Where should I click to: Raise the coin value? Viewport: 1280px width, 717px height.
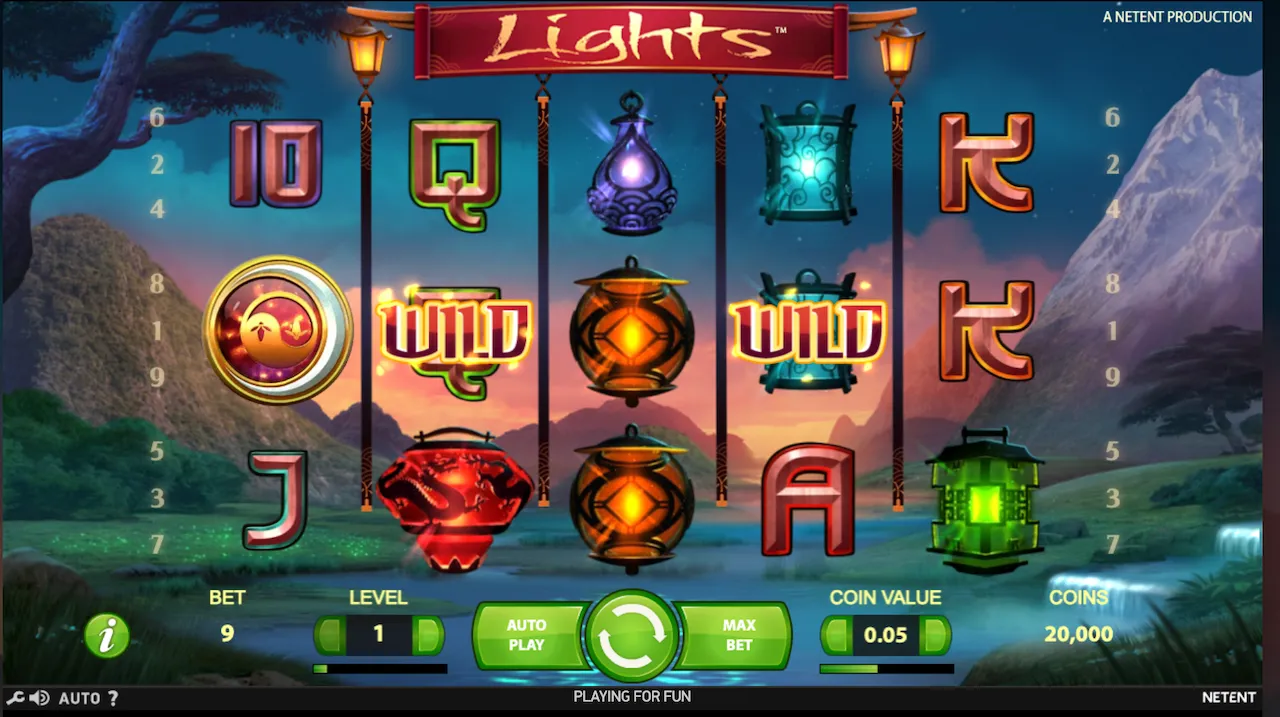pyautogui.click(x=935, y=635)
